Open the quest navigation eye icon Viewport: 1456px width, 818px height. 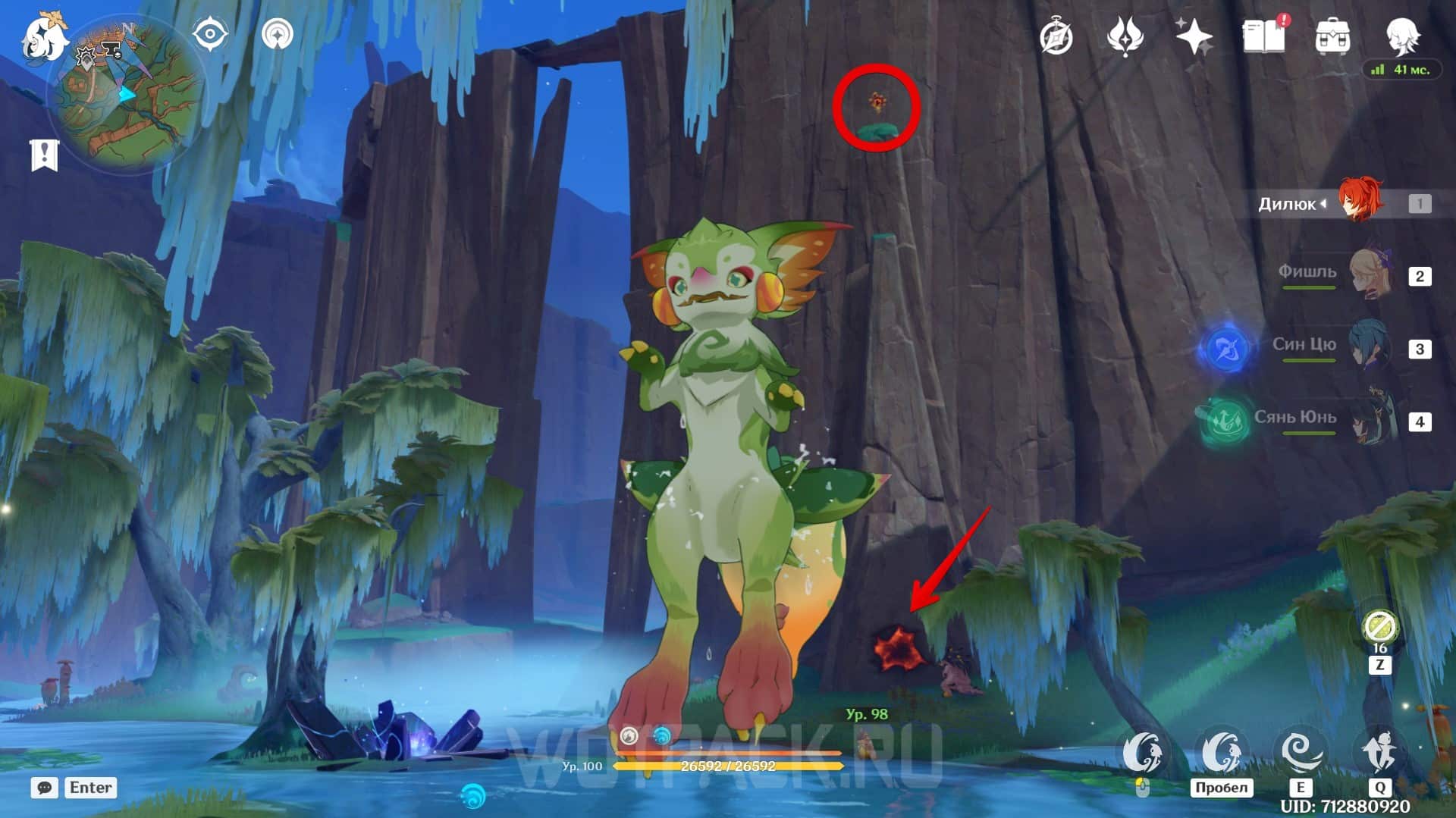(210, 35)
